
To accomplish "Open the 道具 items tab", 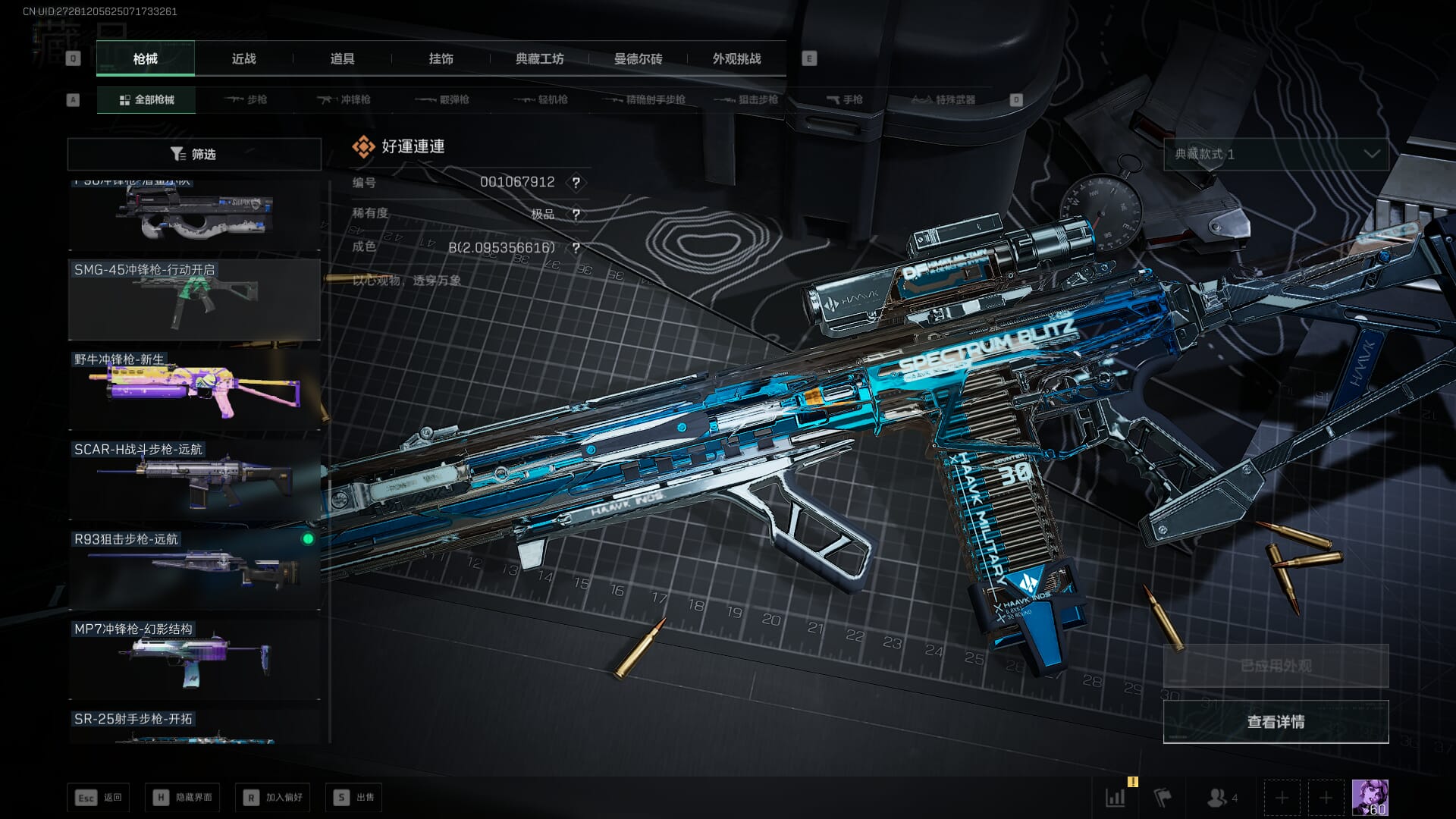I will click(x=342, y=58).
